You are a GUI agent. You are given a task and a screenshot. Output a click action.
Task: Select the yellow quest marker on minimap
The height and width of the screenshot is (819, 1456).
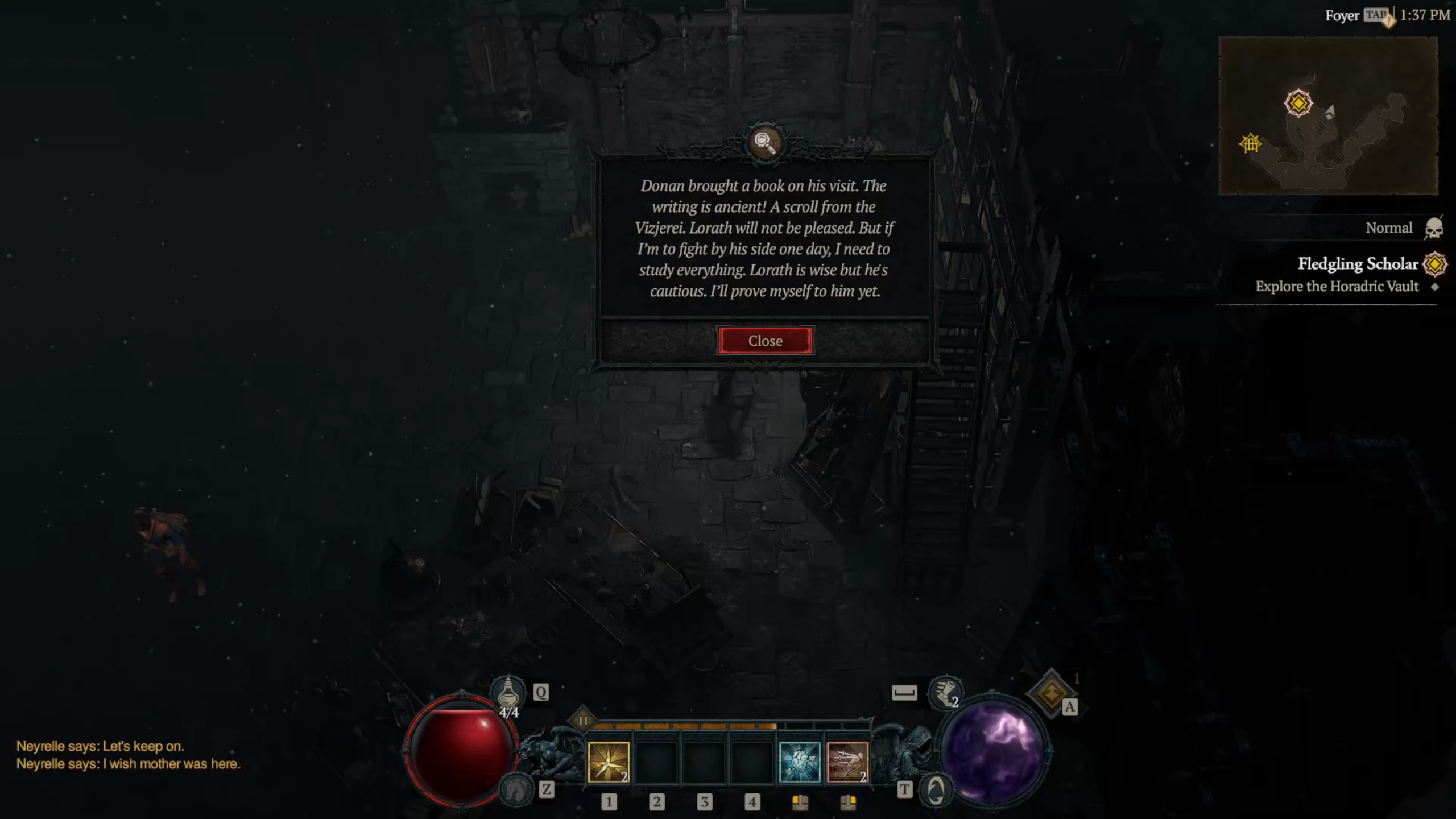pyautogui.click(x=1298, y=104)
